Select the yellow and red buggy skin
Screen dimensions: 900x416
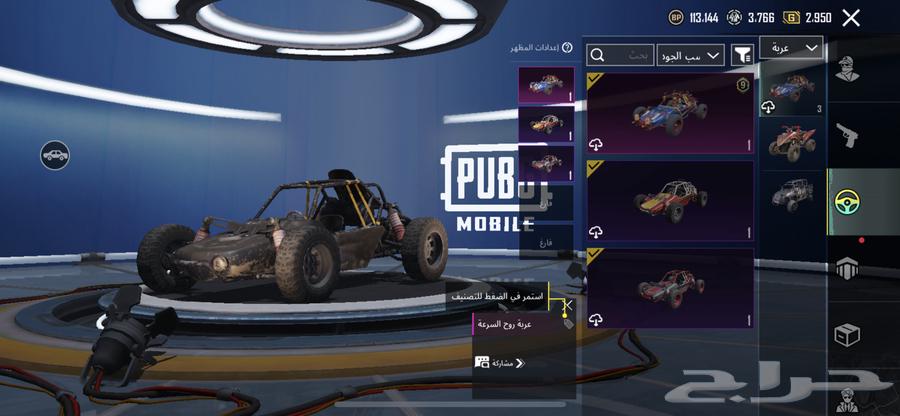coord(670,201)
